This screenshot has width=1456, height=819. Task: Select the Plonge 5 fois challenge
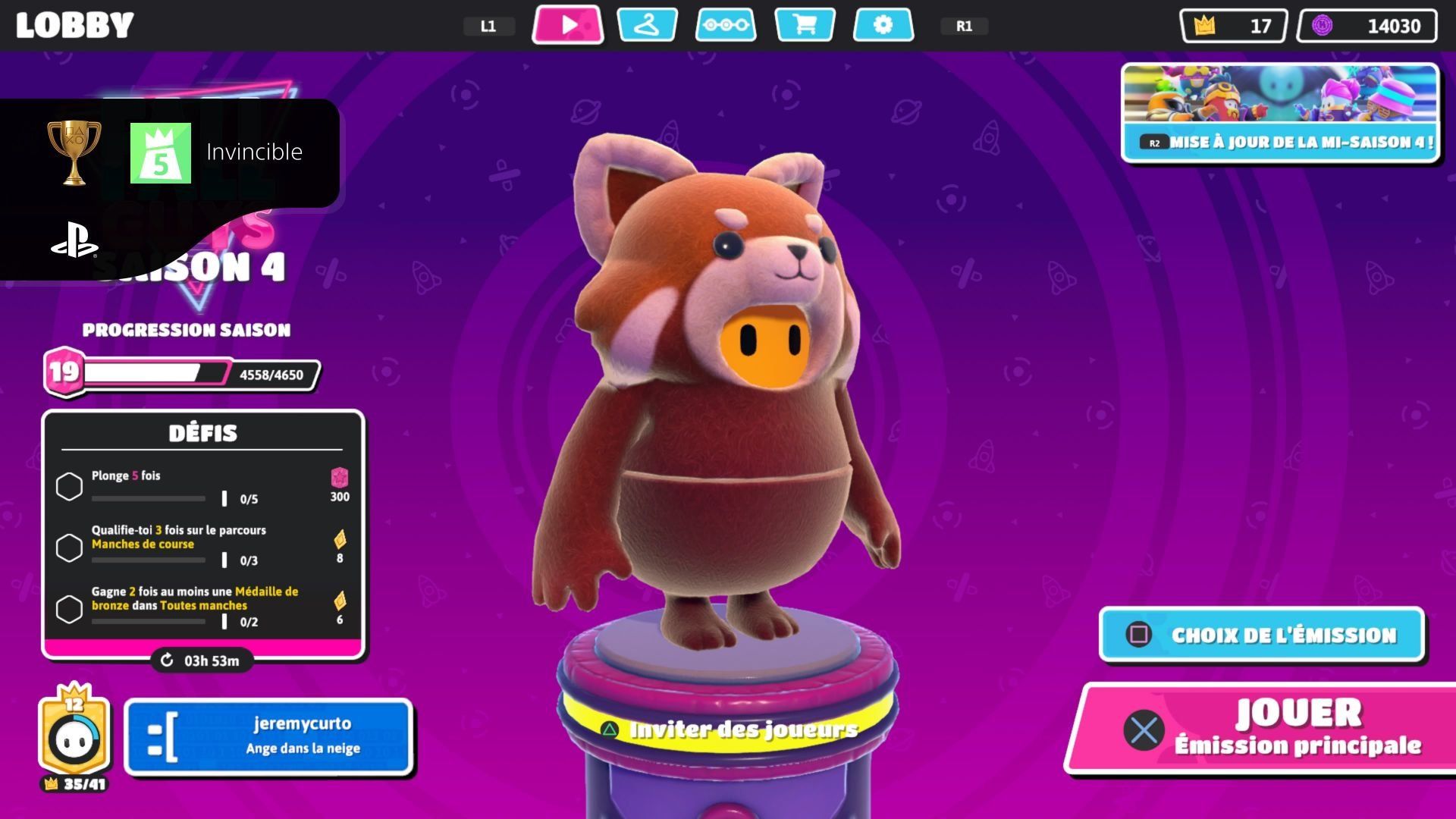coord(202,486)
